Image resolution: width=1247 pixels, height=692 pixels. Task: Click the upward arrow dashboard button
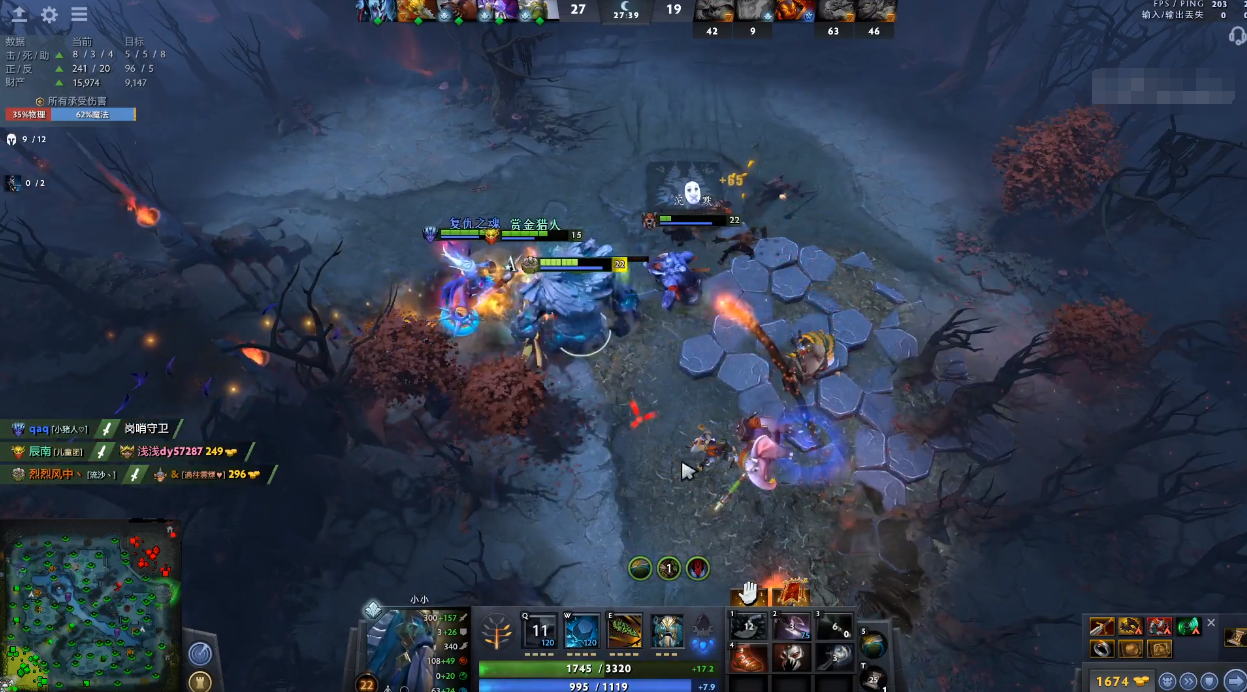click(19, 15)
